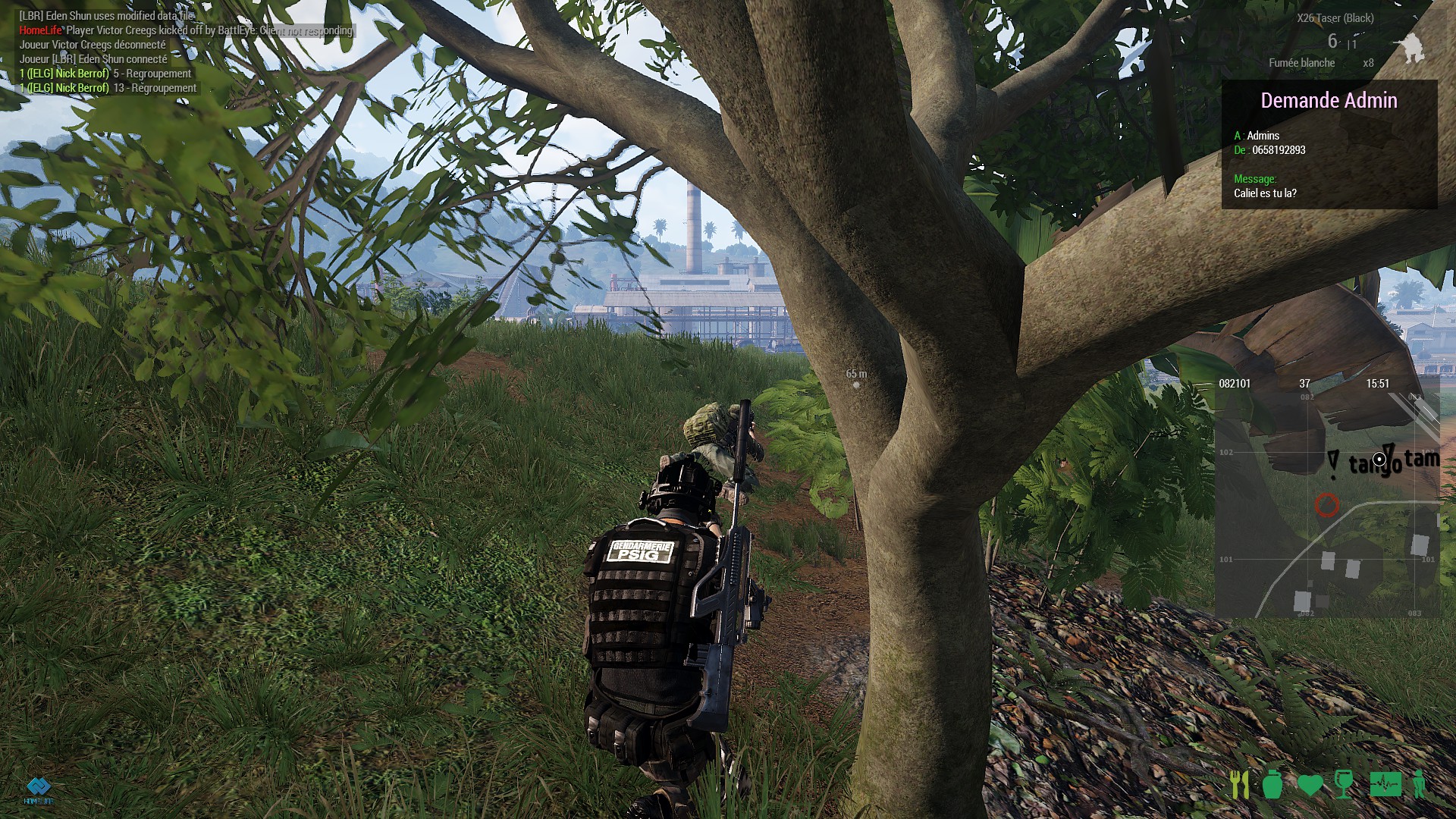Click the blue server logo watermark
Screen dimensions: 1456x819
pos(38,790)
